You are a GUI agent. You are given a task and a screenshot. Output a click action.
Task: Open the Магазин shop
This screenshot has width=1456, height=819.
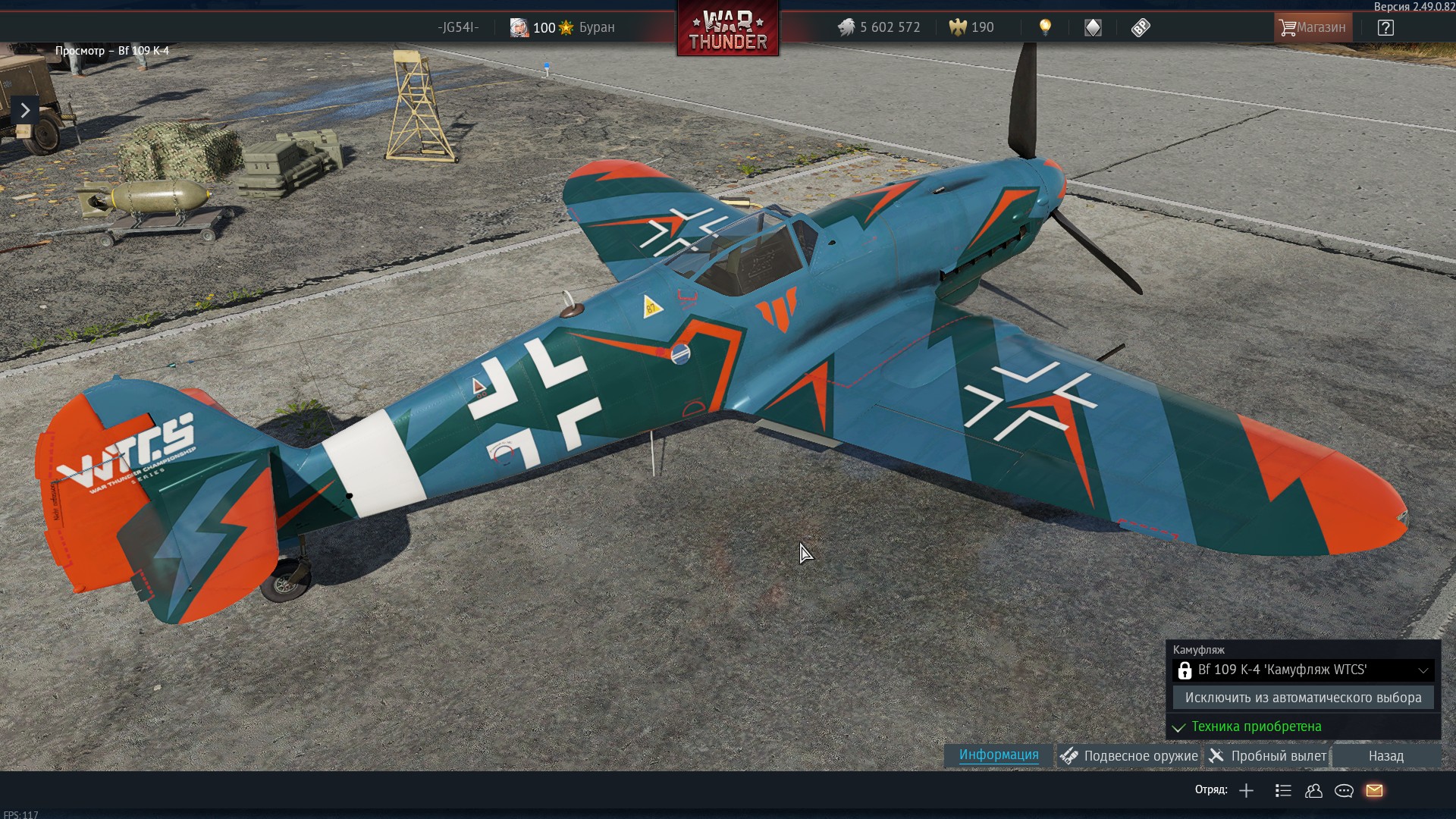click(1313, 27)
